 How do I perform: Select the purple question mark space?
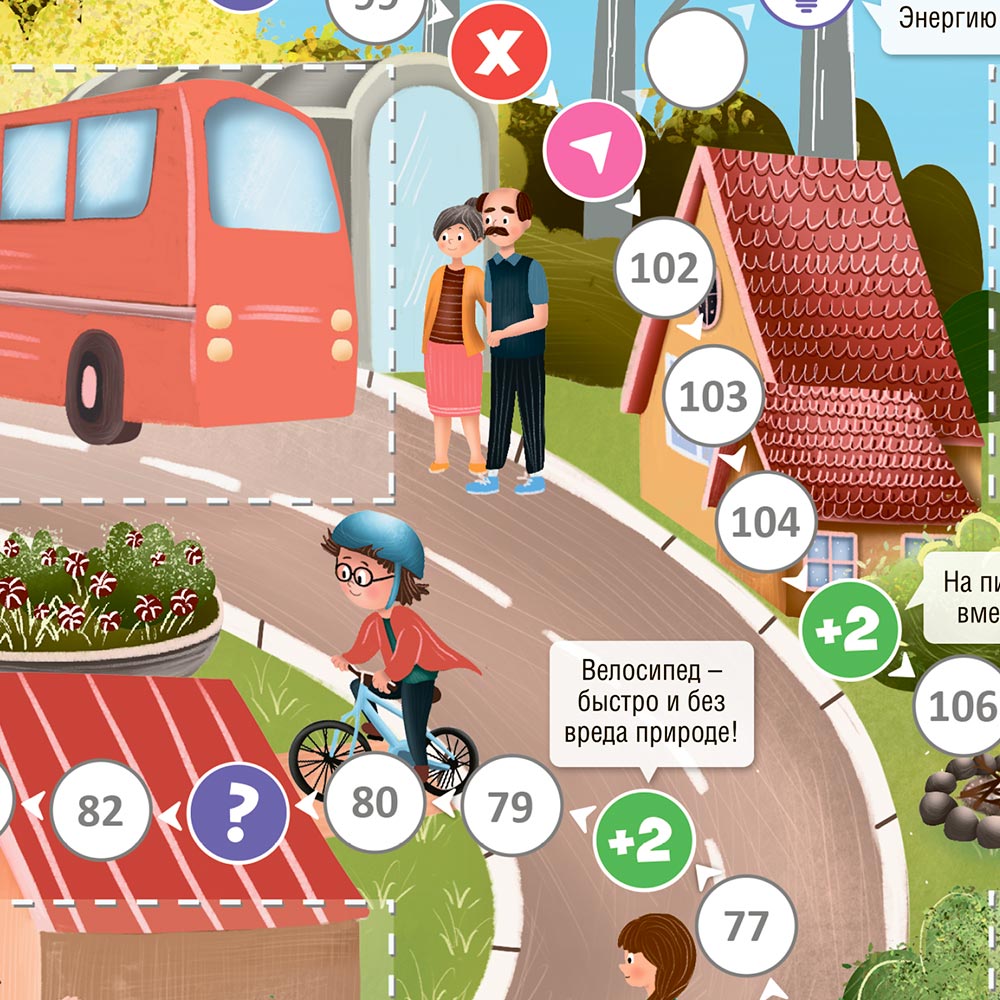238,812
